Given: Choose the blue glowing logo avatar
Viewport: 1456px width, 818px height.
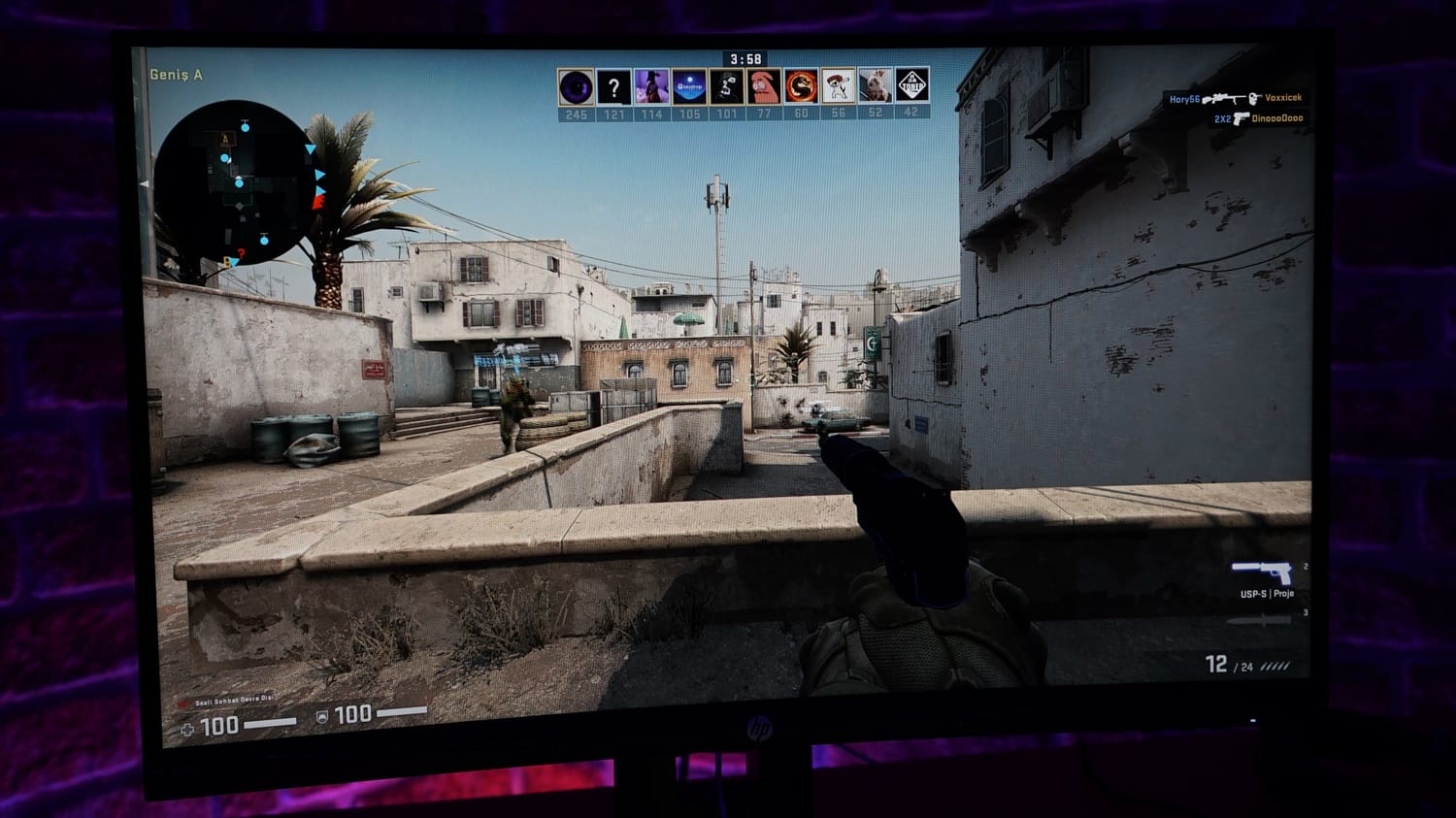Looking at the screenshot, I should point(689,87).
